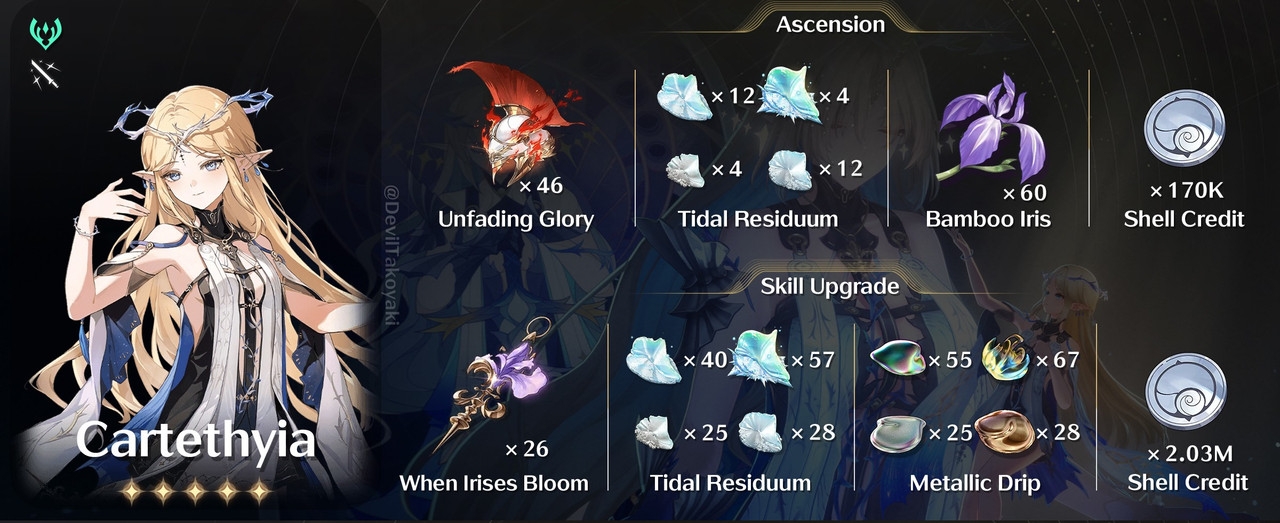1280x523 pixels.
Task: Select the Tidal Residuum icon marked ×40
Action: click(x=653, y=360)
